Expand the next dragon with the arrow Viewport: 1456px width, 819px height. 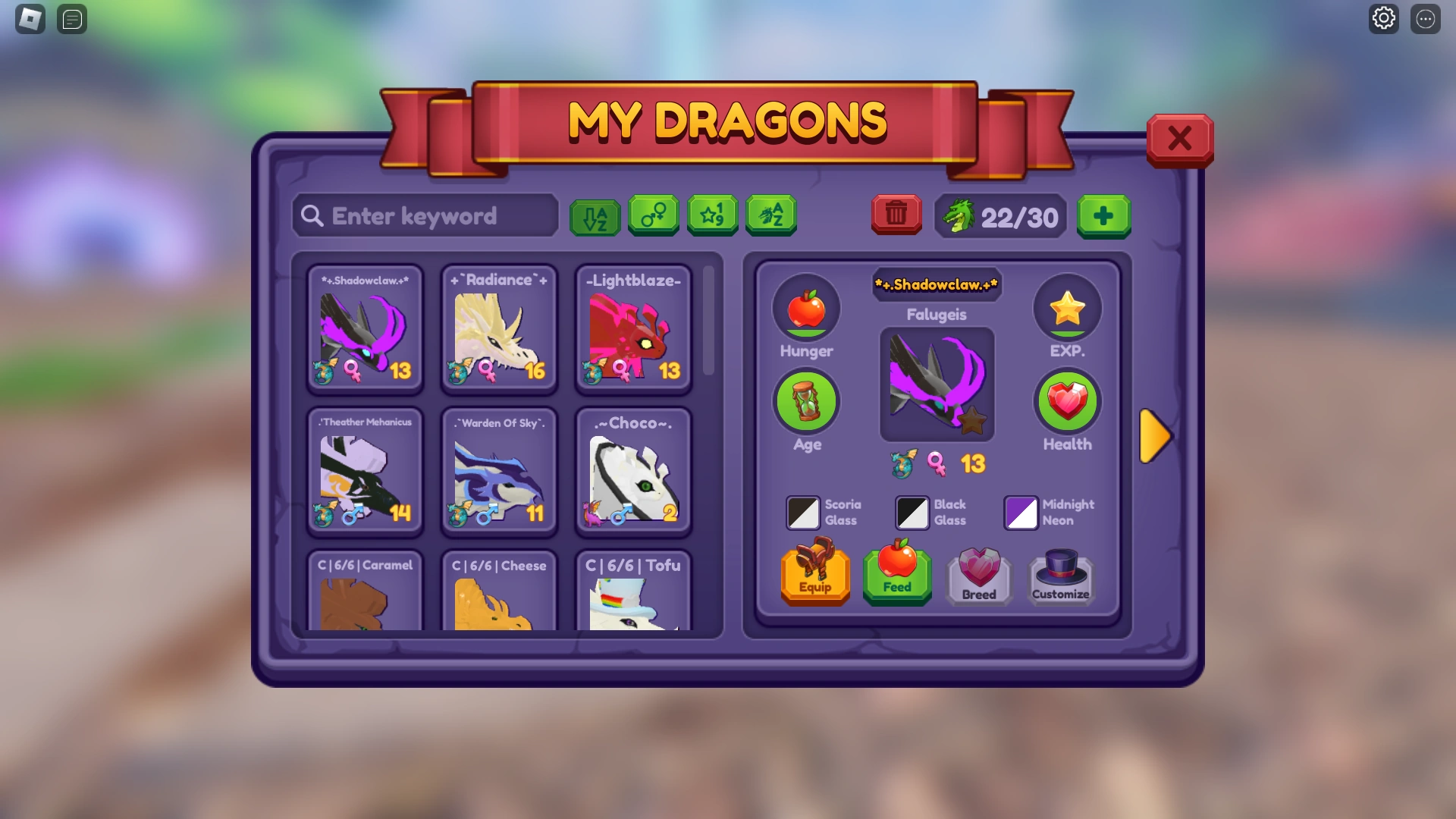(x=1155, y=436)
